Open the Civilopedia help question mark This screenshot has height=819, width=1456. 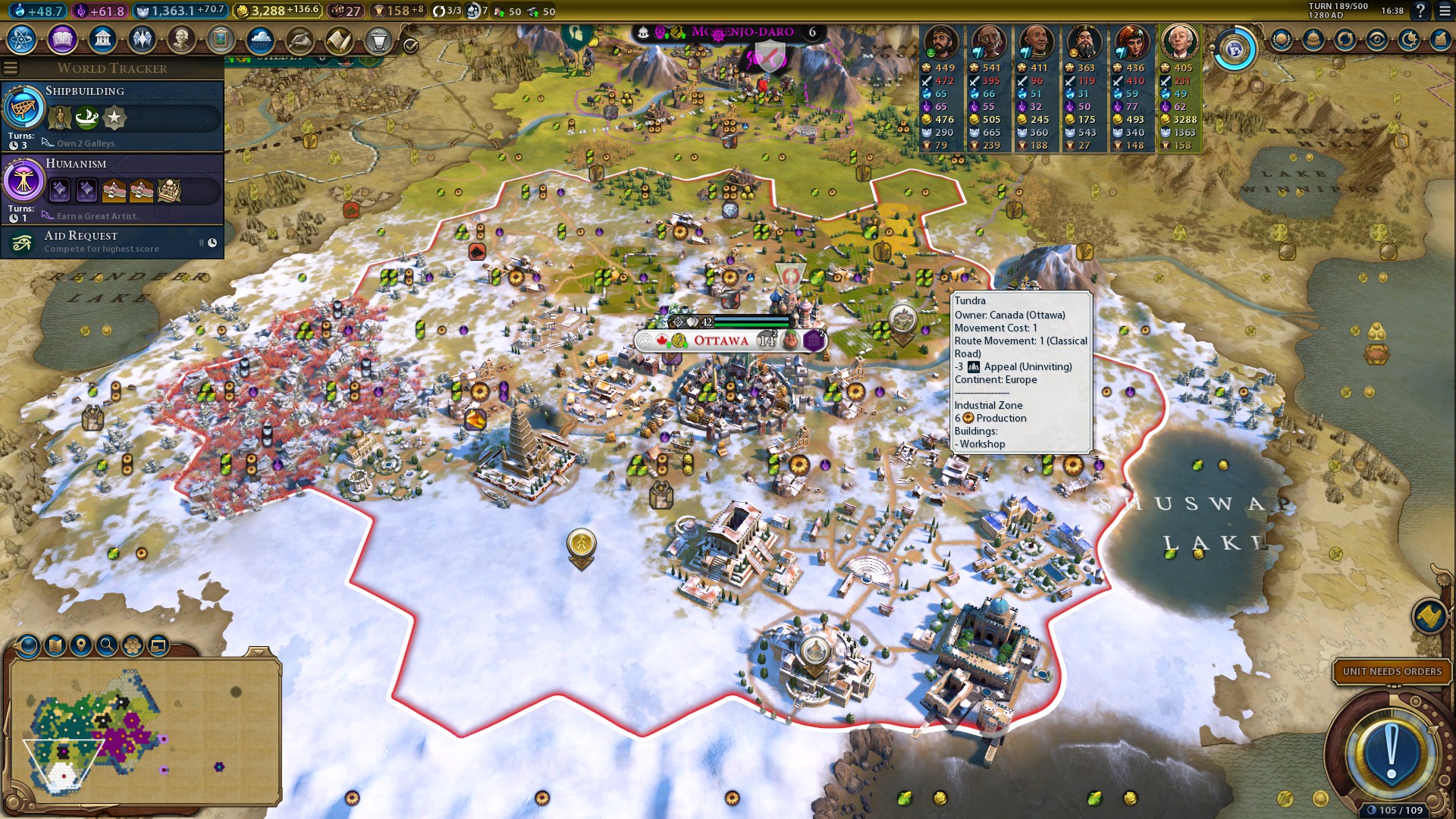pos(1420,11)
